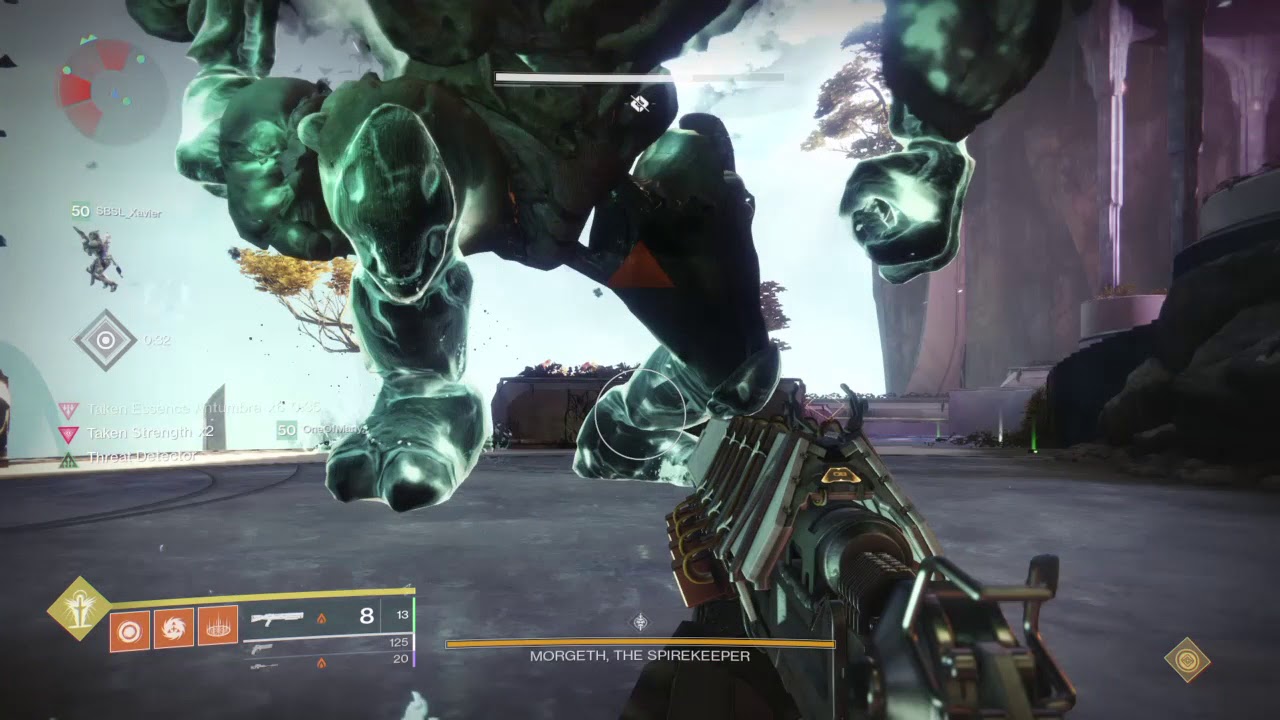The width and height of the screenshot is (1280, 720).
Task: Click the Threat Detector perk icon
Action: [69, 459]
